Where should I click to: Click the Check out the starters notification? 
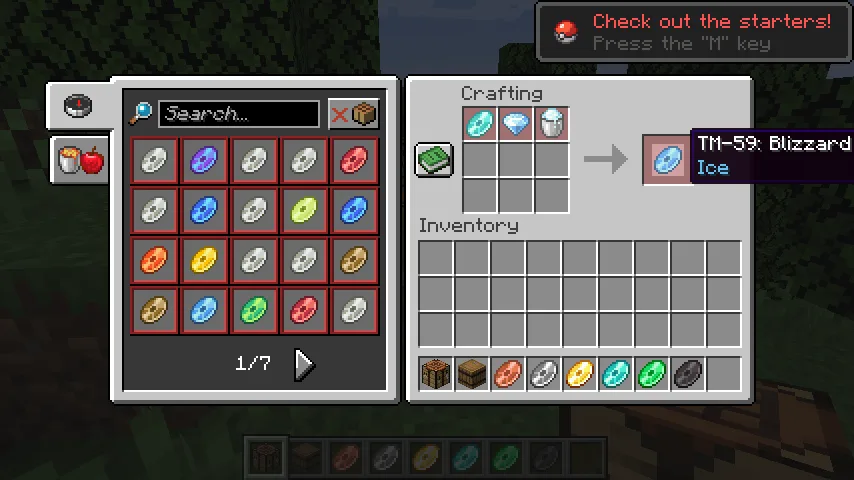click(692, 32)
